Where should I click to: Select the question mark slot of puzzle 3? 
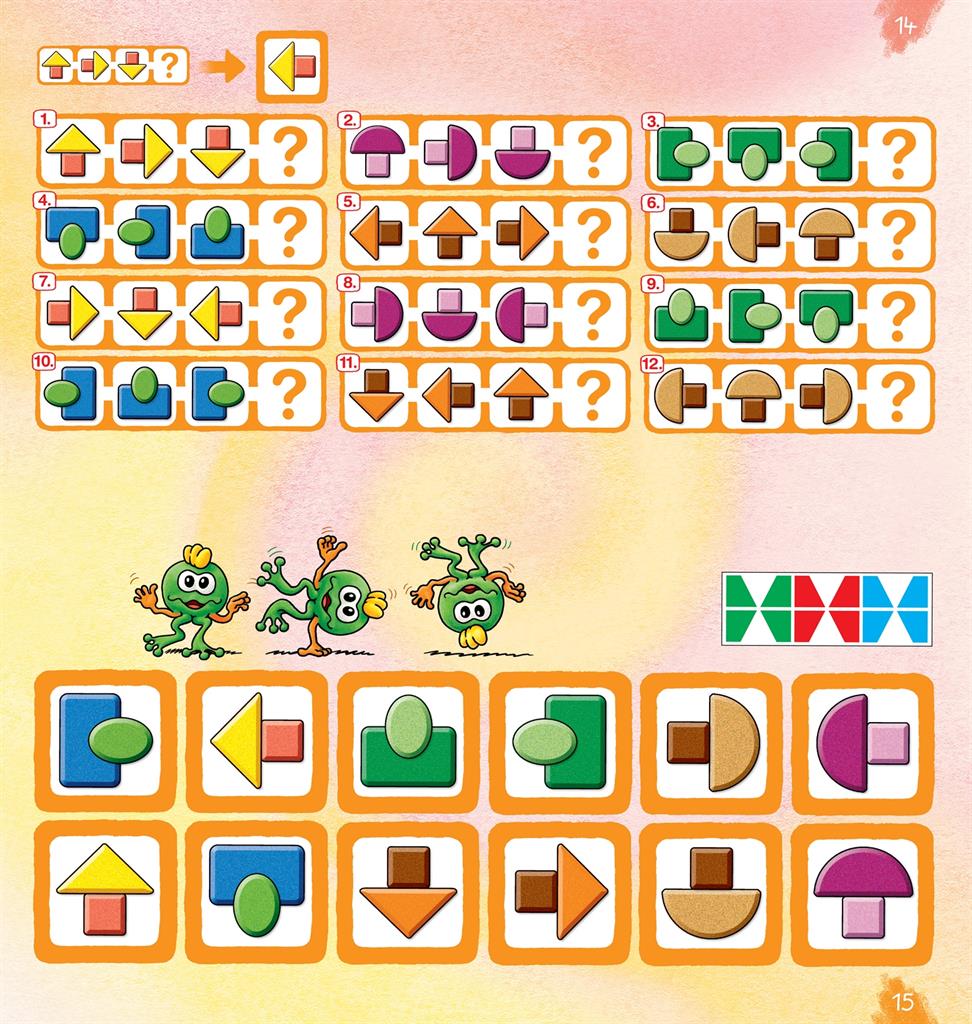pos(899,152)
